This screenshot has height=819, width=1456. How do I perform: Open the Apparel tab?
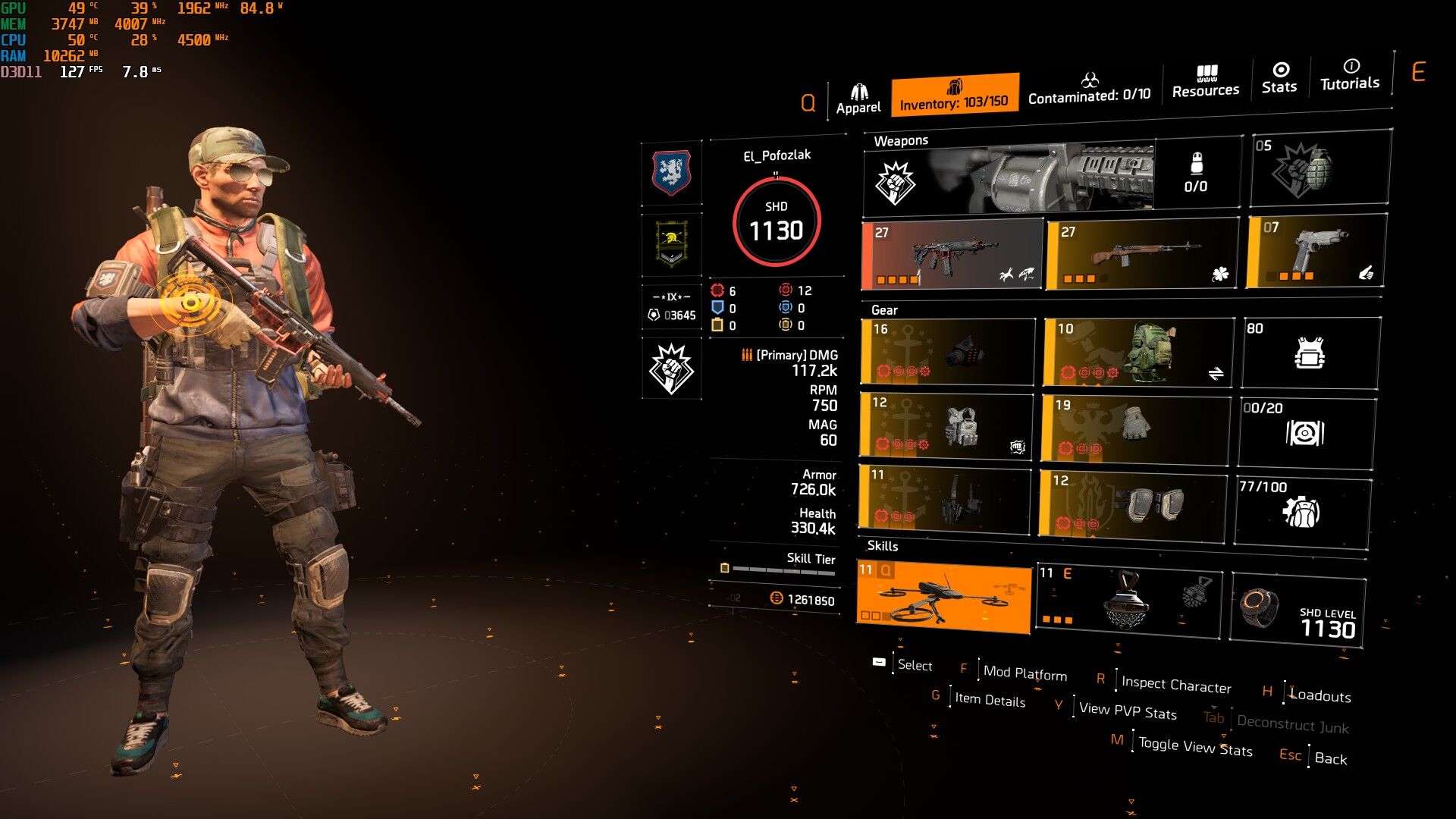858,99
